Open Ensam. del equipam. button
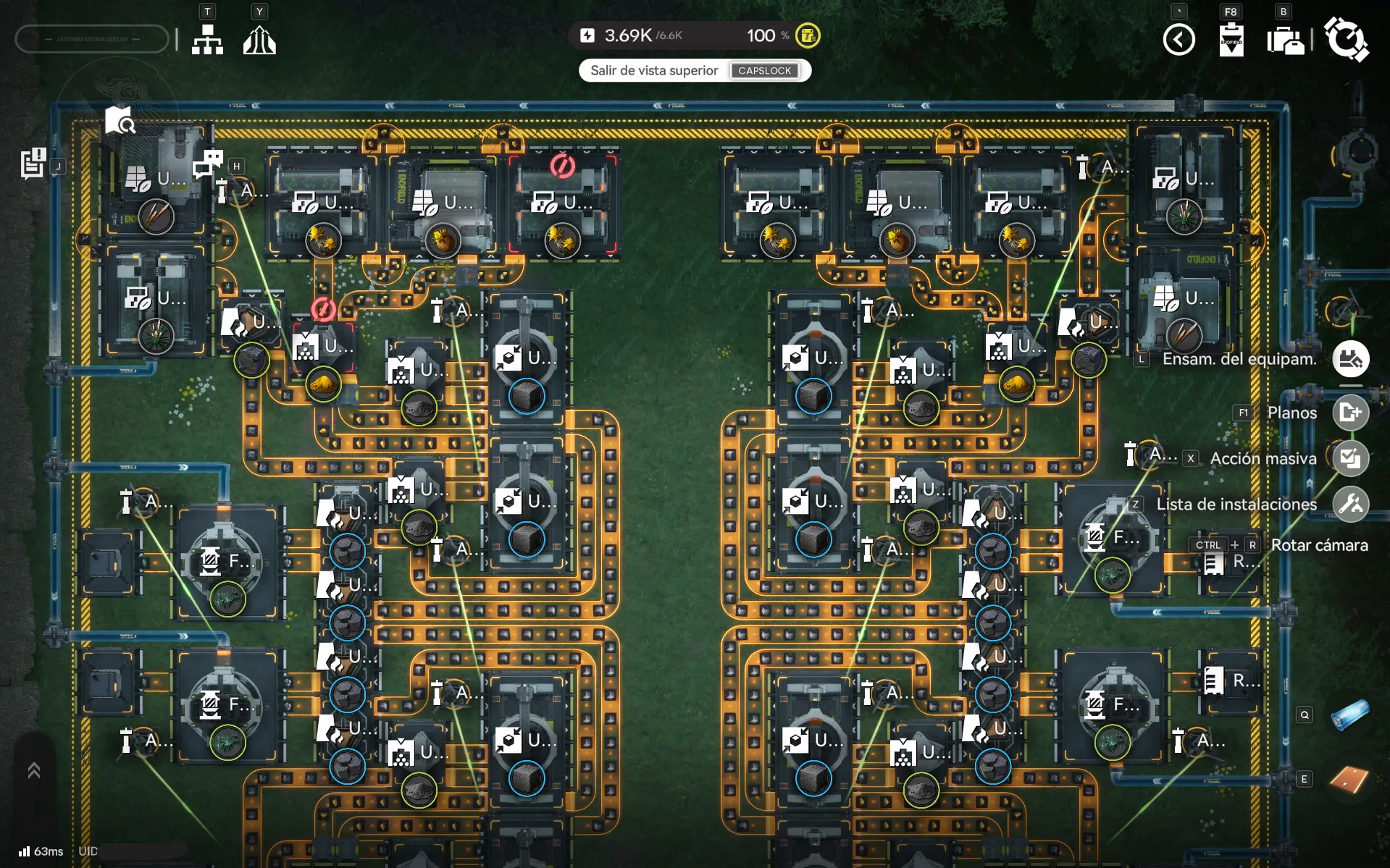 tap(1350, 359)
